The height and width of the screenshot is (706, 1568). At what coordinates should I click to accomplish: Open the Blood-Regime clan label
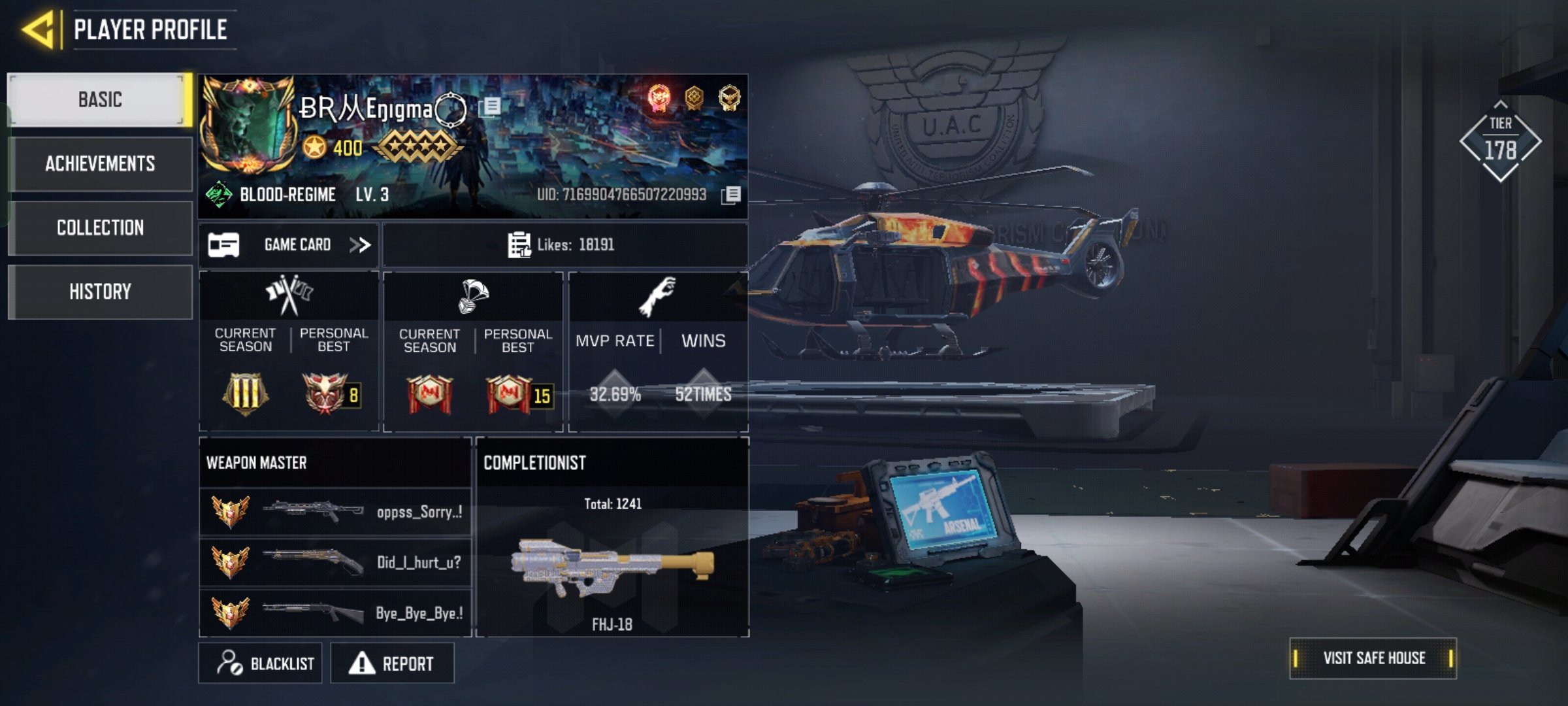pos(286,195)
